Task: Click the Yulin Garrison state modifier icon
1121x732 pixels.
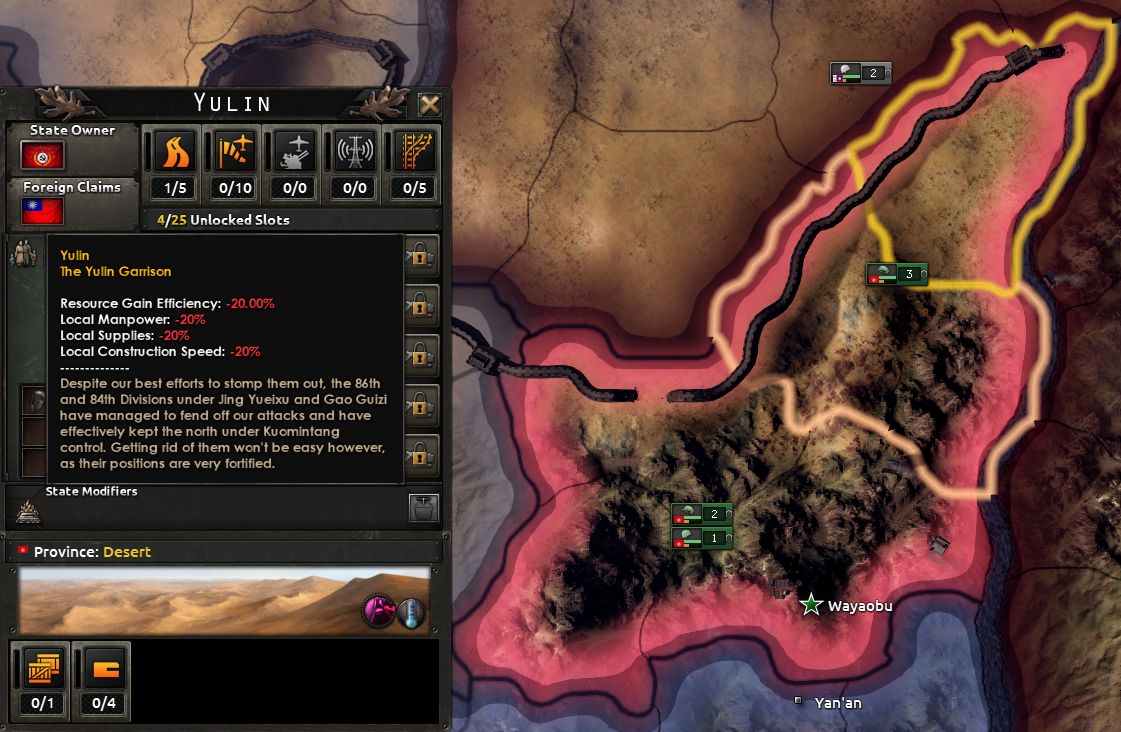Action: tap(27, 512)
